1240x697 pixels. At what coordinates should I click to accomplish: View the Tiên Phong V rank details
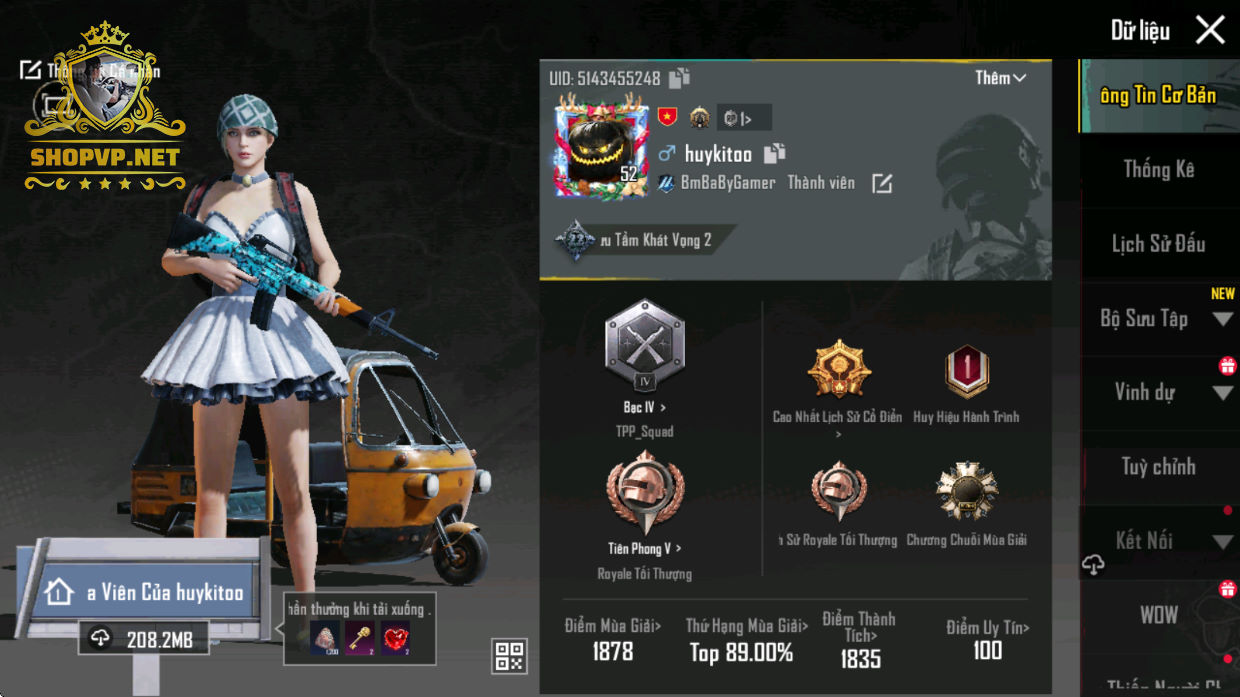click(645, 548)
